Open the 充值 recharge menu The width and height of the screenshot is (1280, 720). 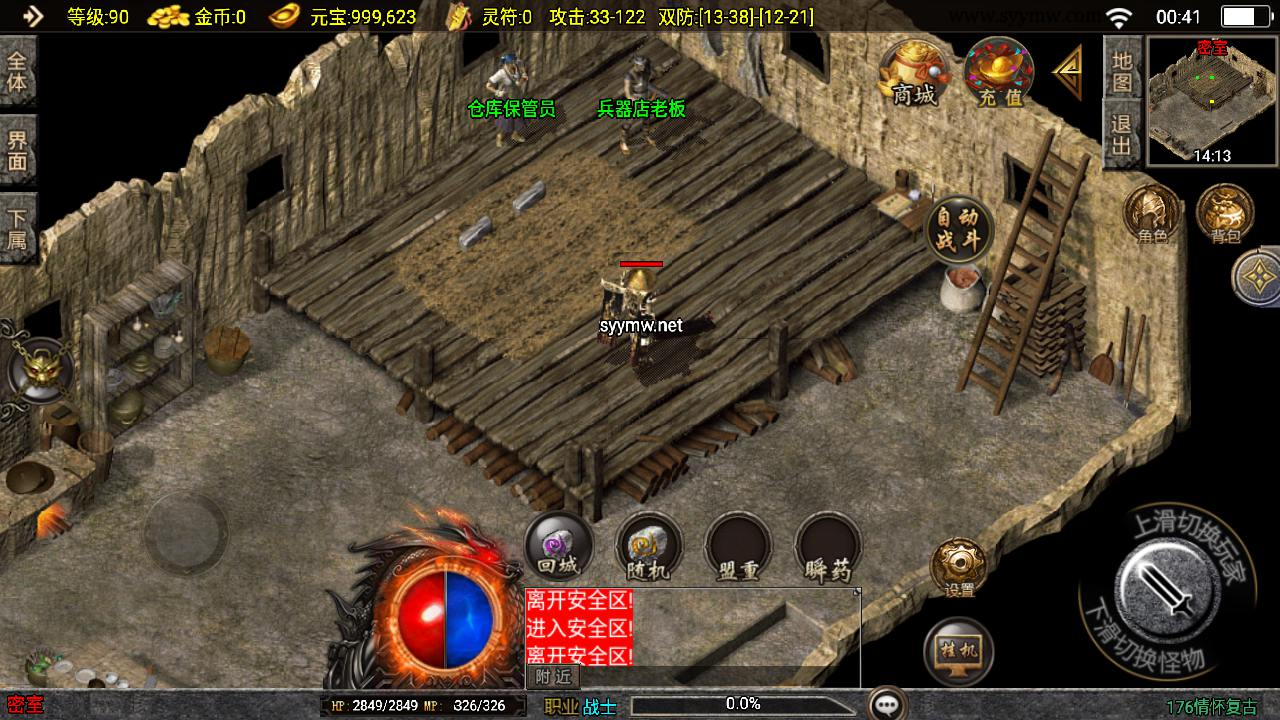pos(999,73)
